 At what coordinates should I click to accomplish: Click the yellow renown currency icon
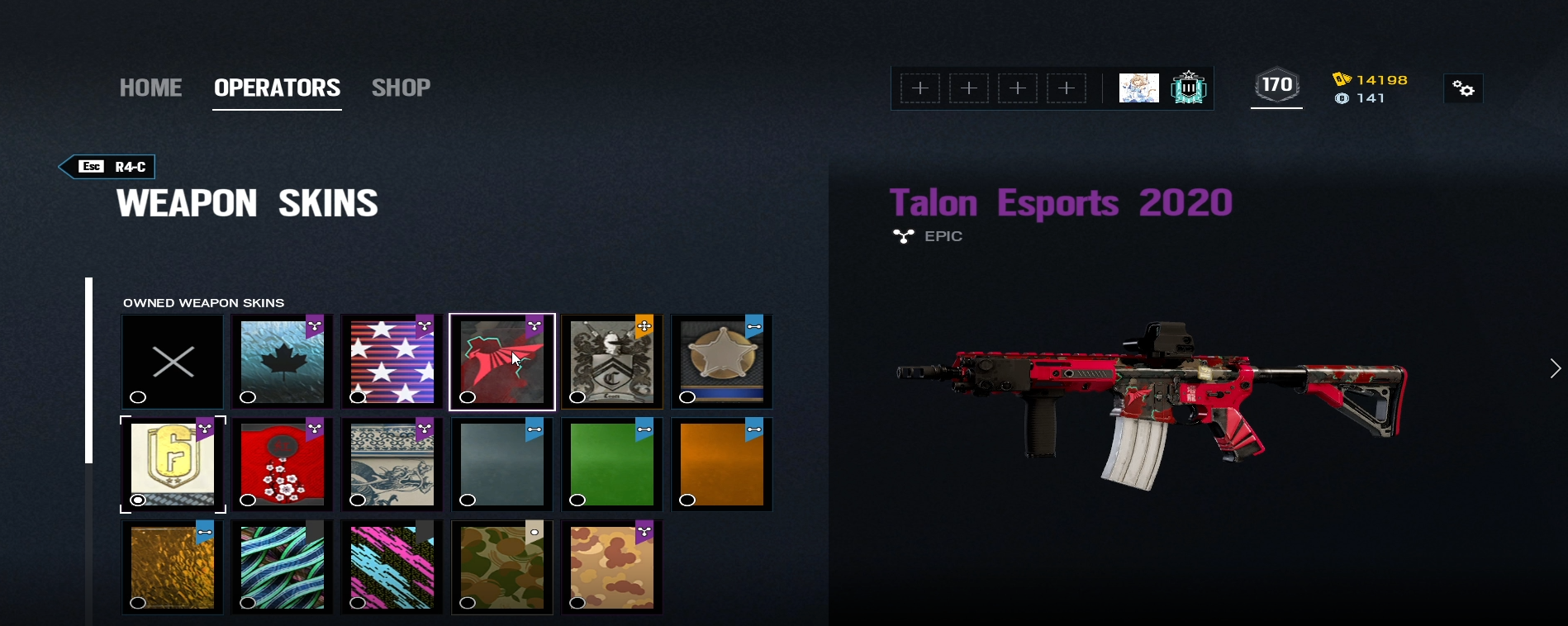coord(1342,79)
